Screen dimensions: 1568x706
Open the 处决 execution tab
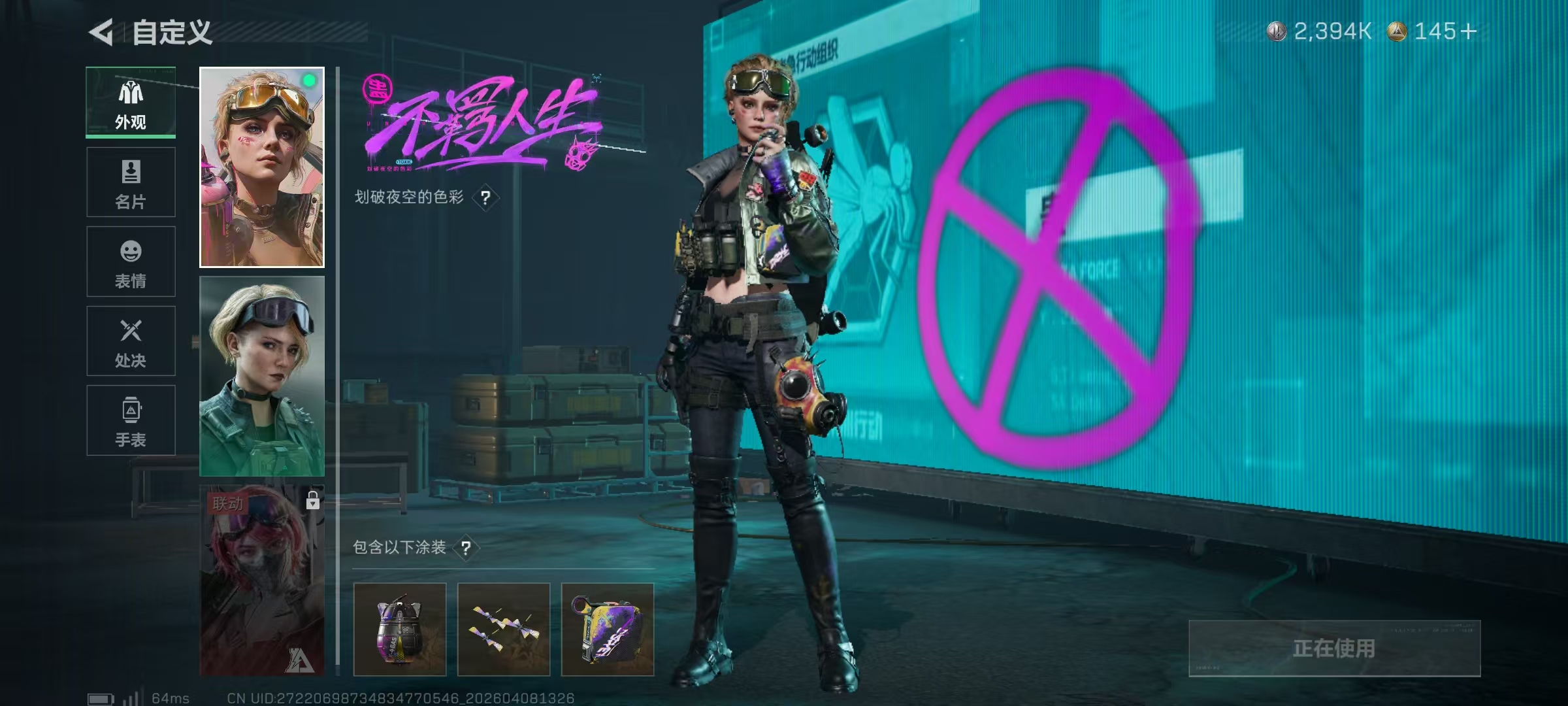click(131, 341)
